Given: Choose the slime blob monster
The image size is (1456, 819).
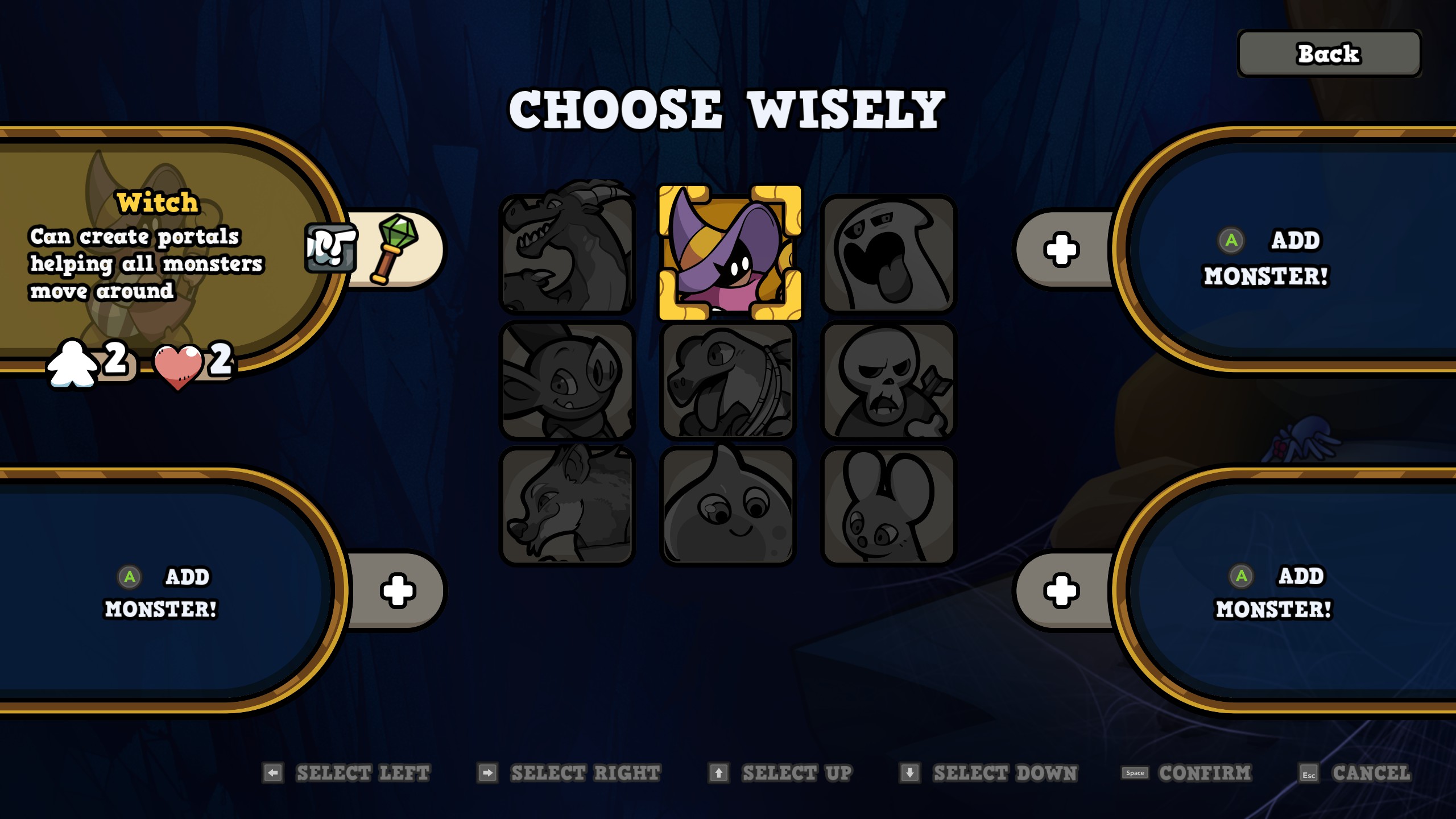Looking at the screenshot, I should [728, 506].
